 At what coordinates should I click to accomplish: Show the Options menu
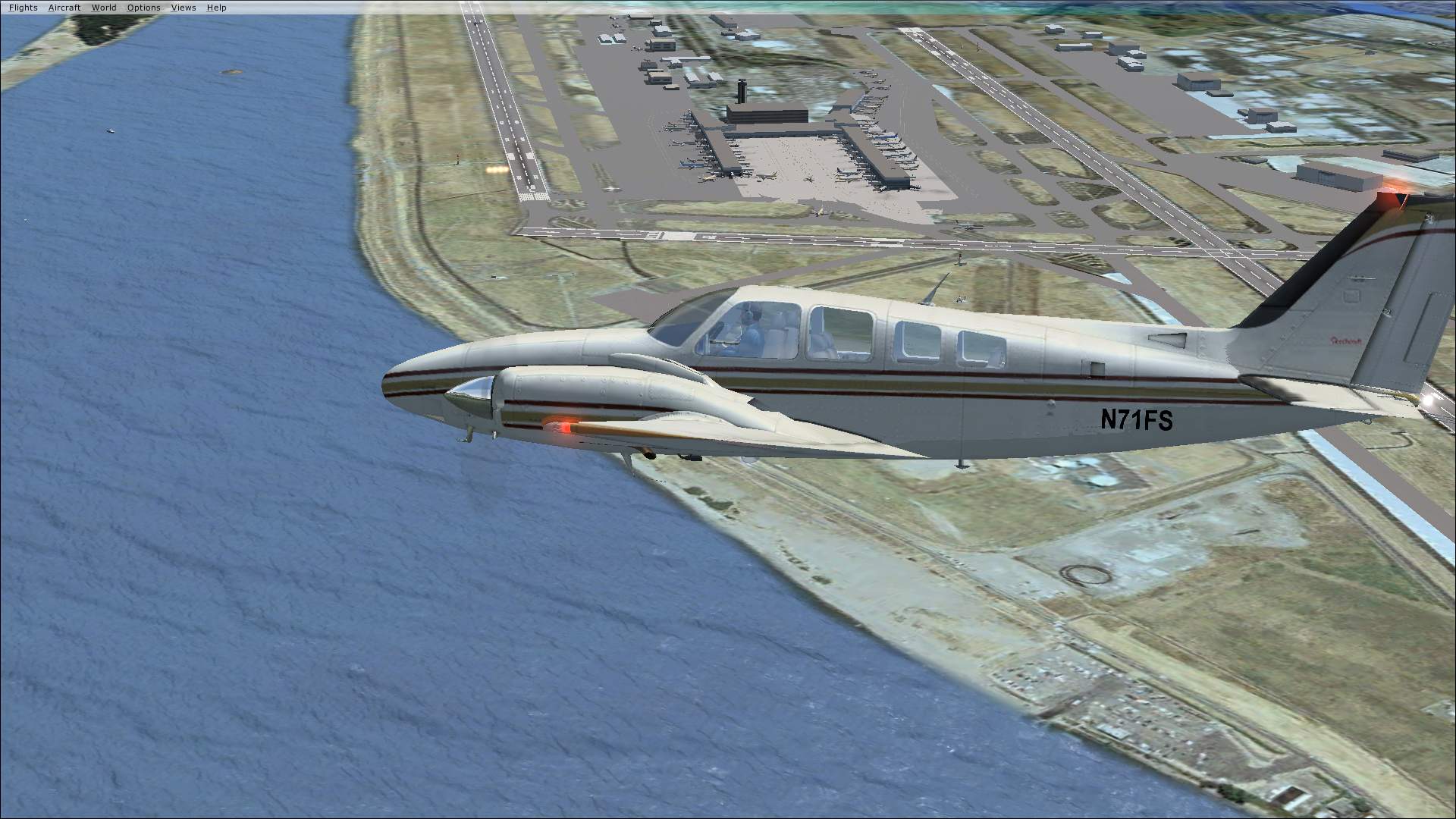pos(143,8)
